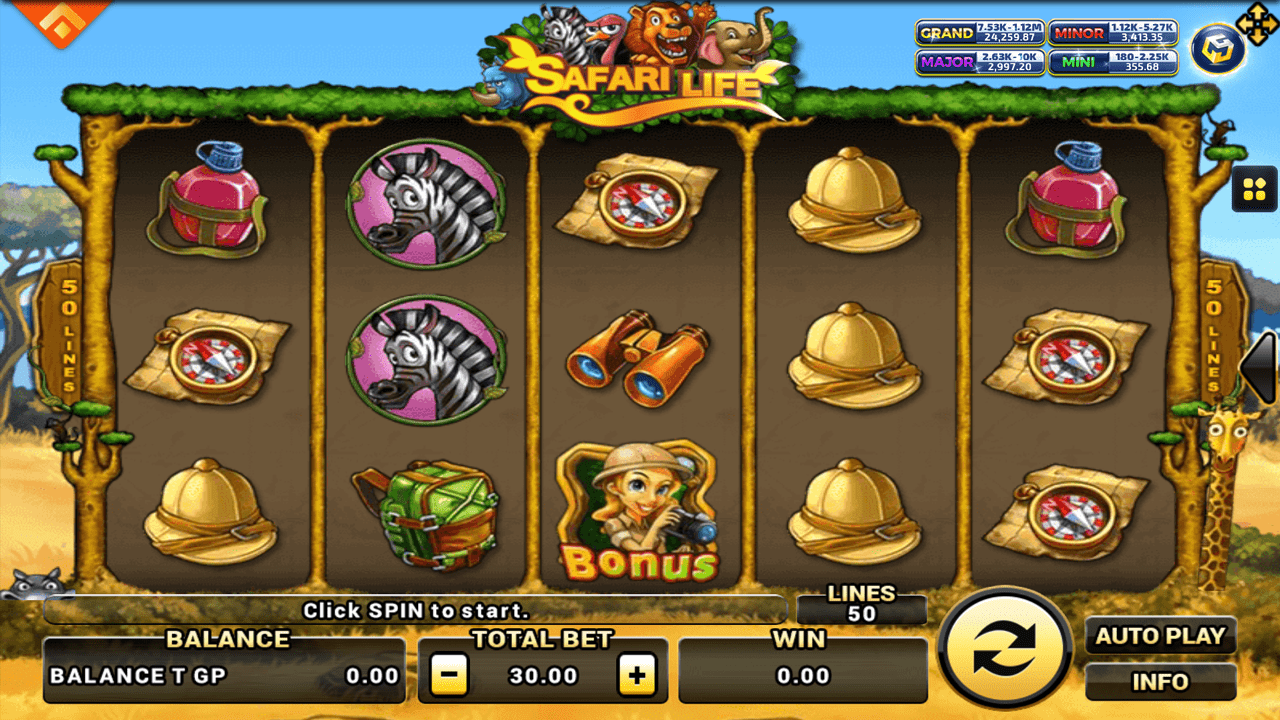
Task: Expand the black side arrow panel
Action: (1260, 367)
